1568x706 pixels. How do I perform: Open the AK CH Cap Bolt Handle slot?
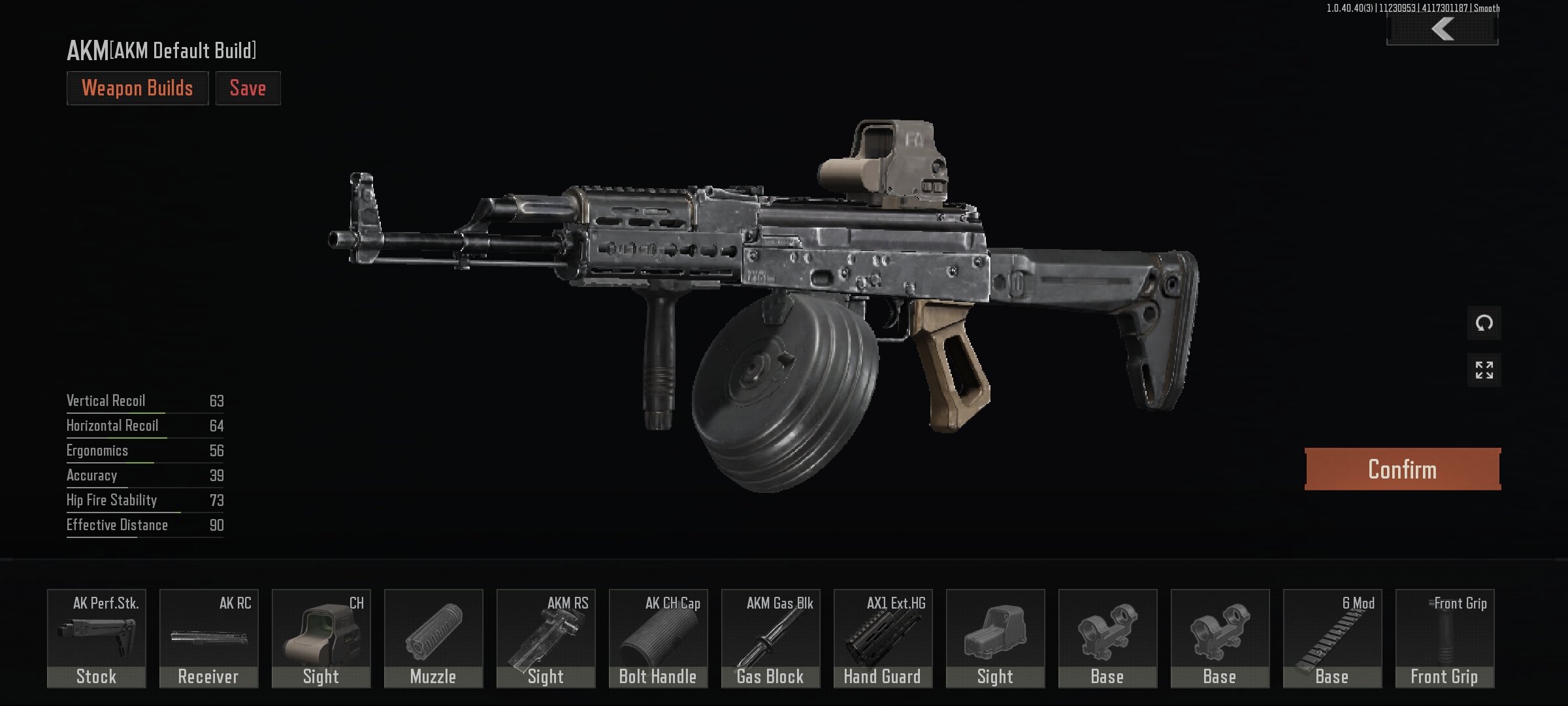[x=659, y=638]
